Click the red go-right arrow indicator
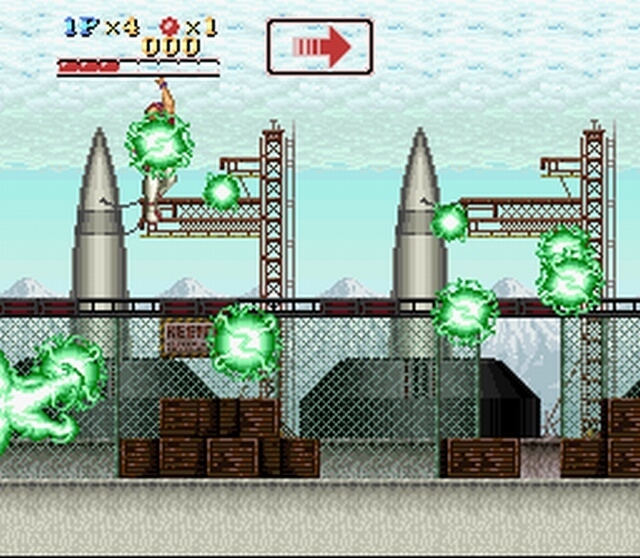This screenshot has width=640, height=558. (320, 47)
